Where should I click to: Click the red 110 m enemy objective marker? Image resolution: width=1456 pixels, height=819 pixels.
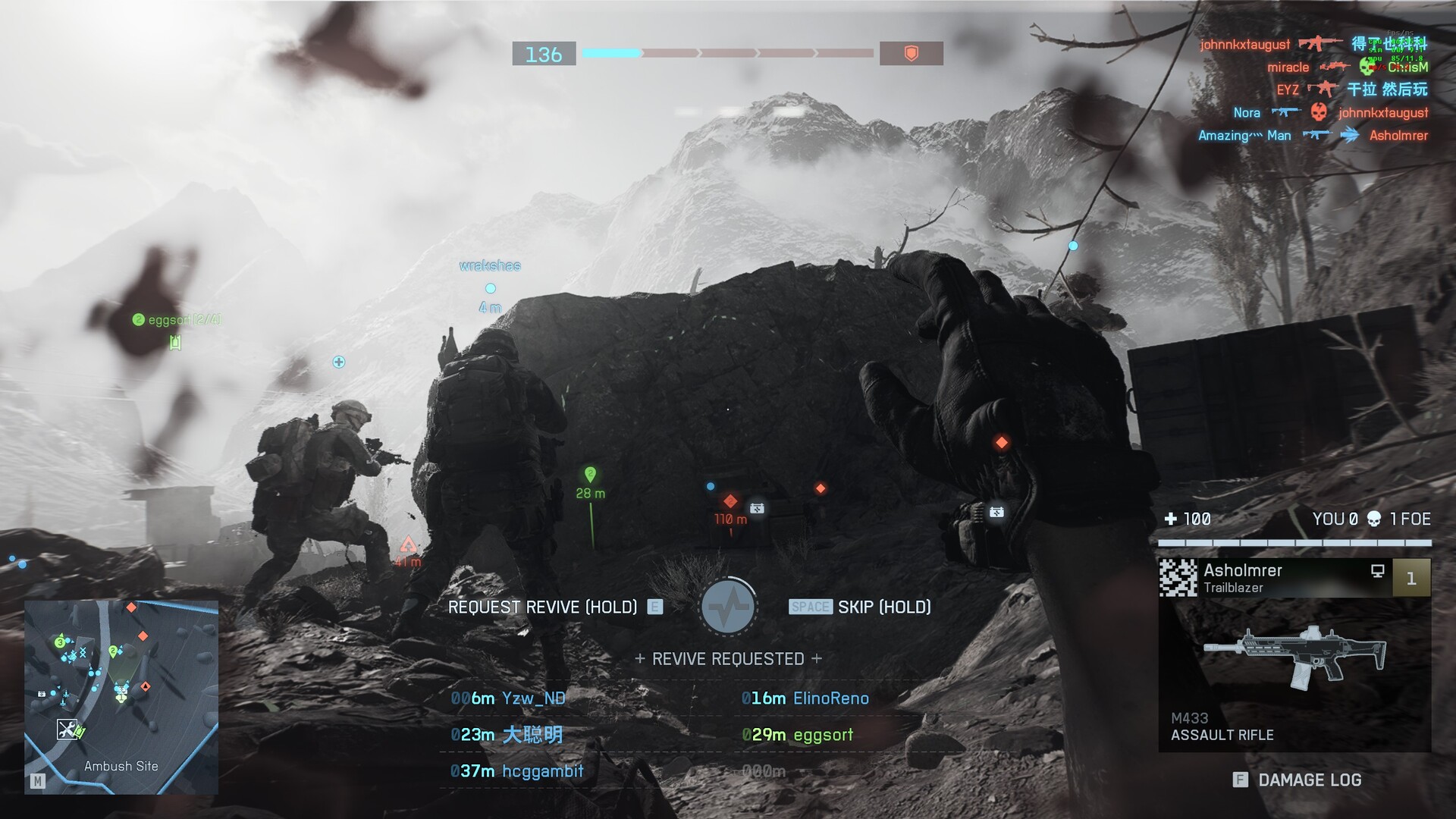(x=730, y=501)
